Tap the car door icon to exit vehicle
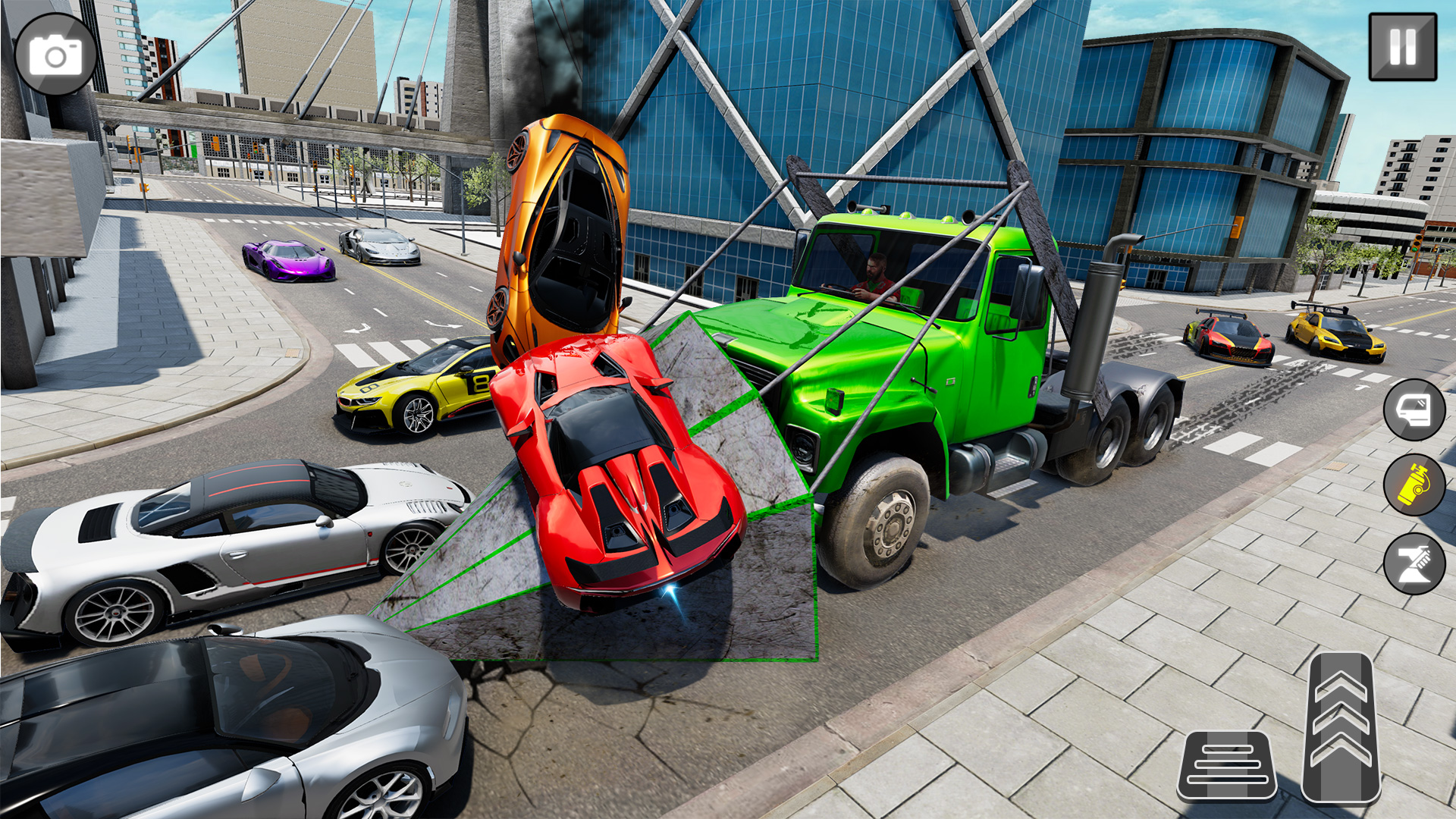The image size is (1456, 819). [1414, 410]
